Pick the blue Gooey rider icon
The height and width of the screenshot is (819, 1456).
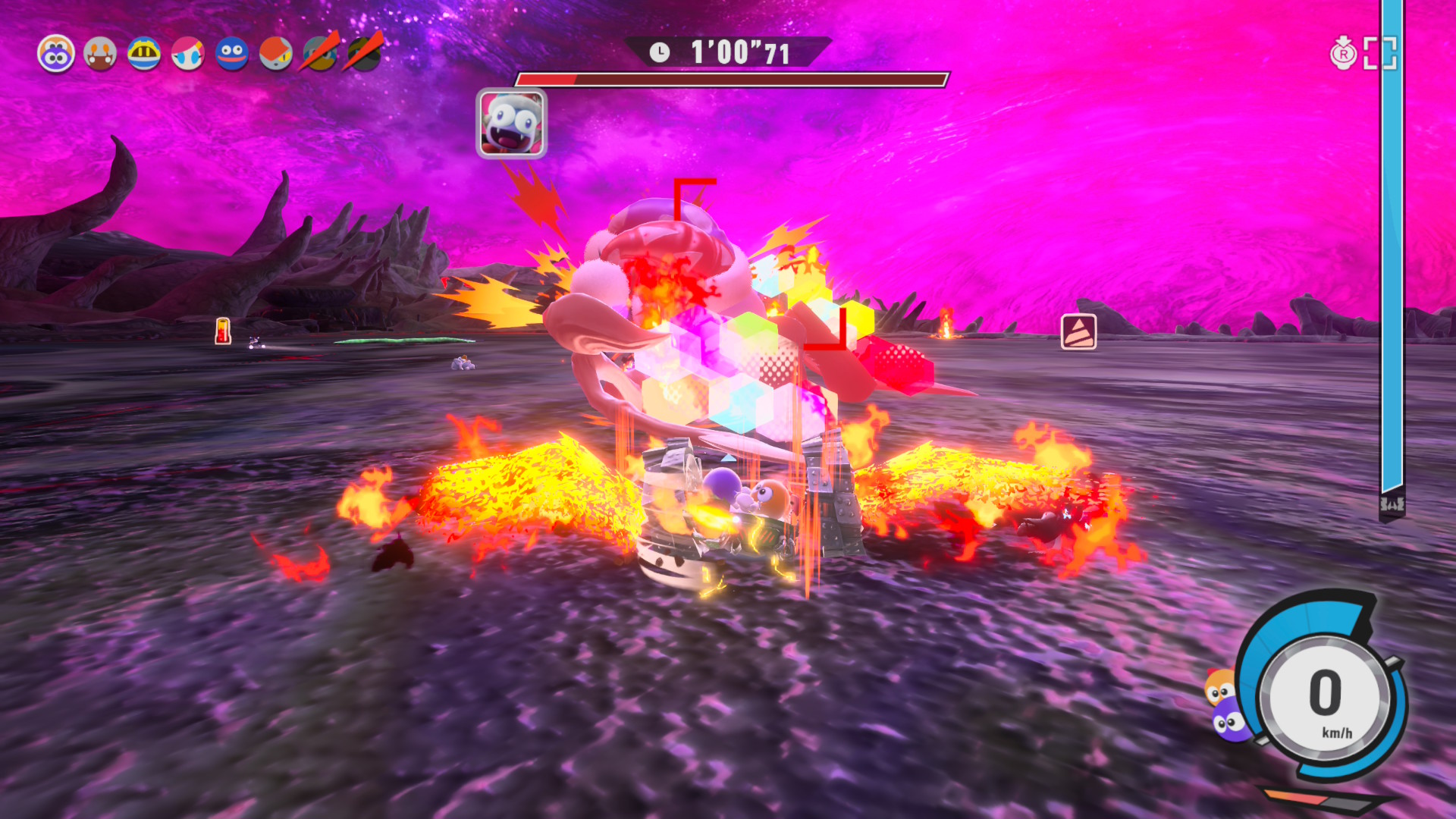click(232, 54)
